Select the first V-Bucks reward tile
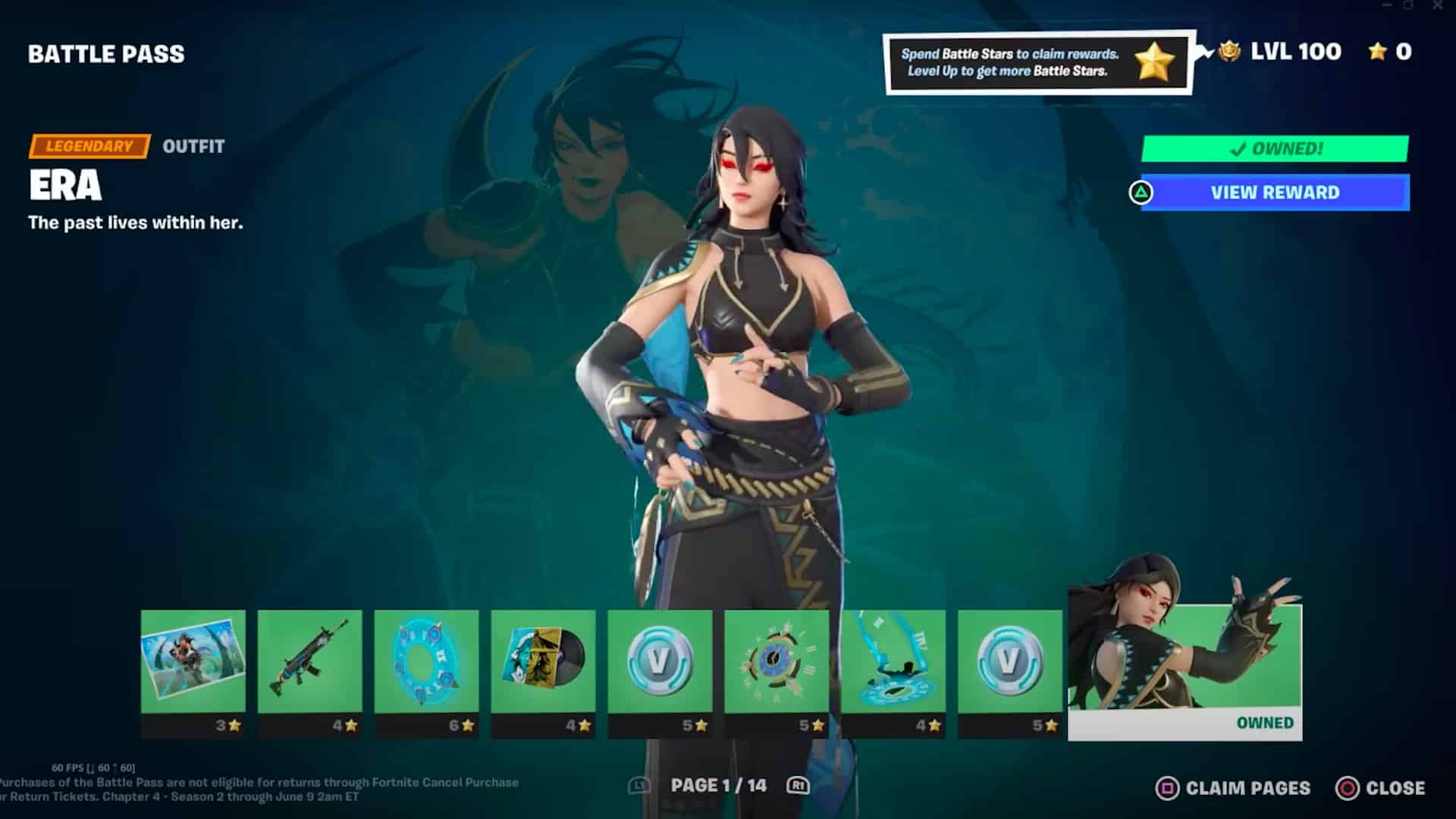The width and height of the screenshot is (1456, 819). [x=661, y=666]
